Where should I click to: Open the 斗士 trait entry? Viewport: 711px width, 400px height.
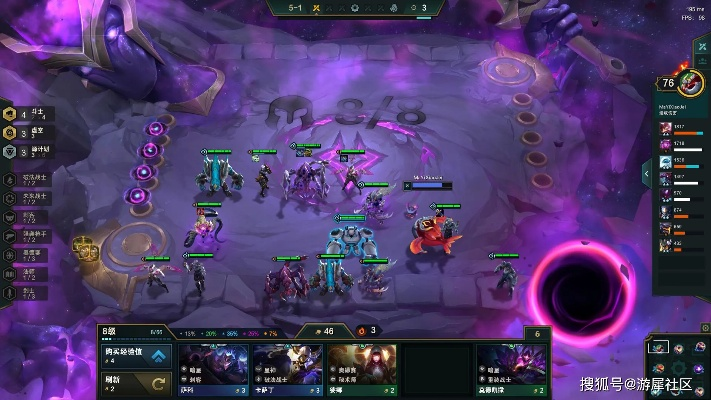pos(24,116)
